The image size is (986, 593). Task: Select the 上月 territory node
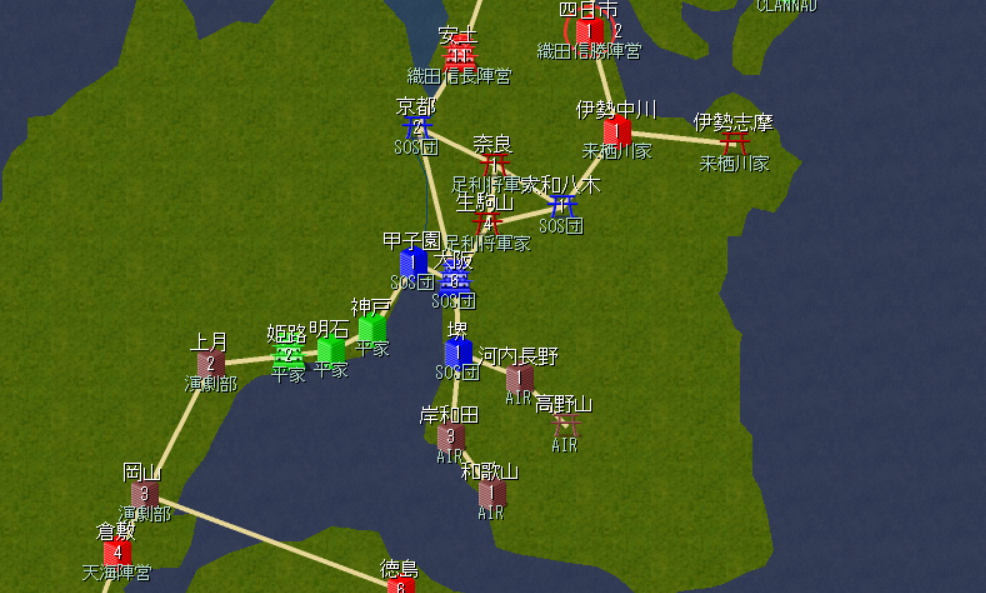coord(210,363)
